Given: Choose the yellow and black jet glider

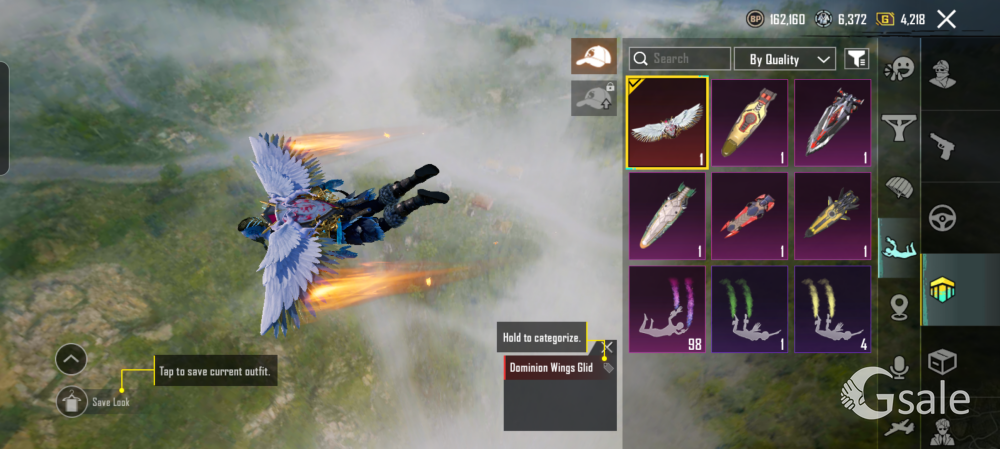Looking at the screenshot, I should pos(832,215).
